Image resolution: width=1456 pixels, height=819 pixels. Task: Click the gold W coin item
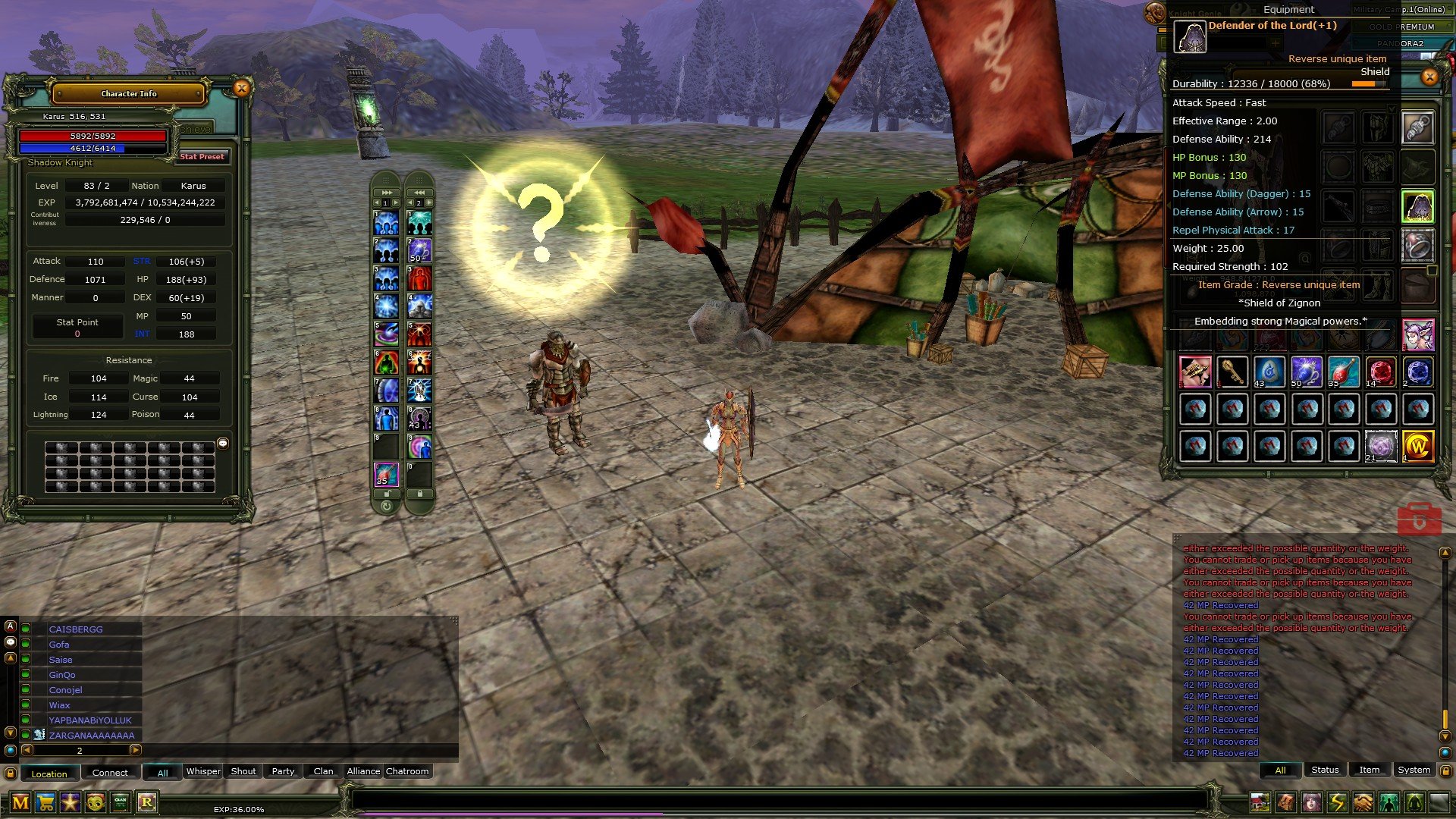coord(1417,447)
